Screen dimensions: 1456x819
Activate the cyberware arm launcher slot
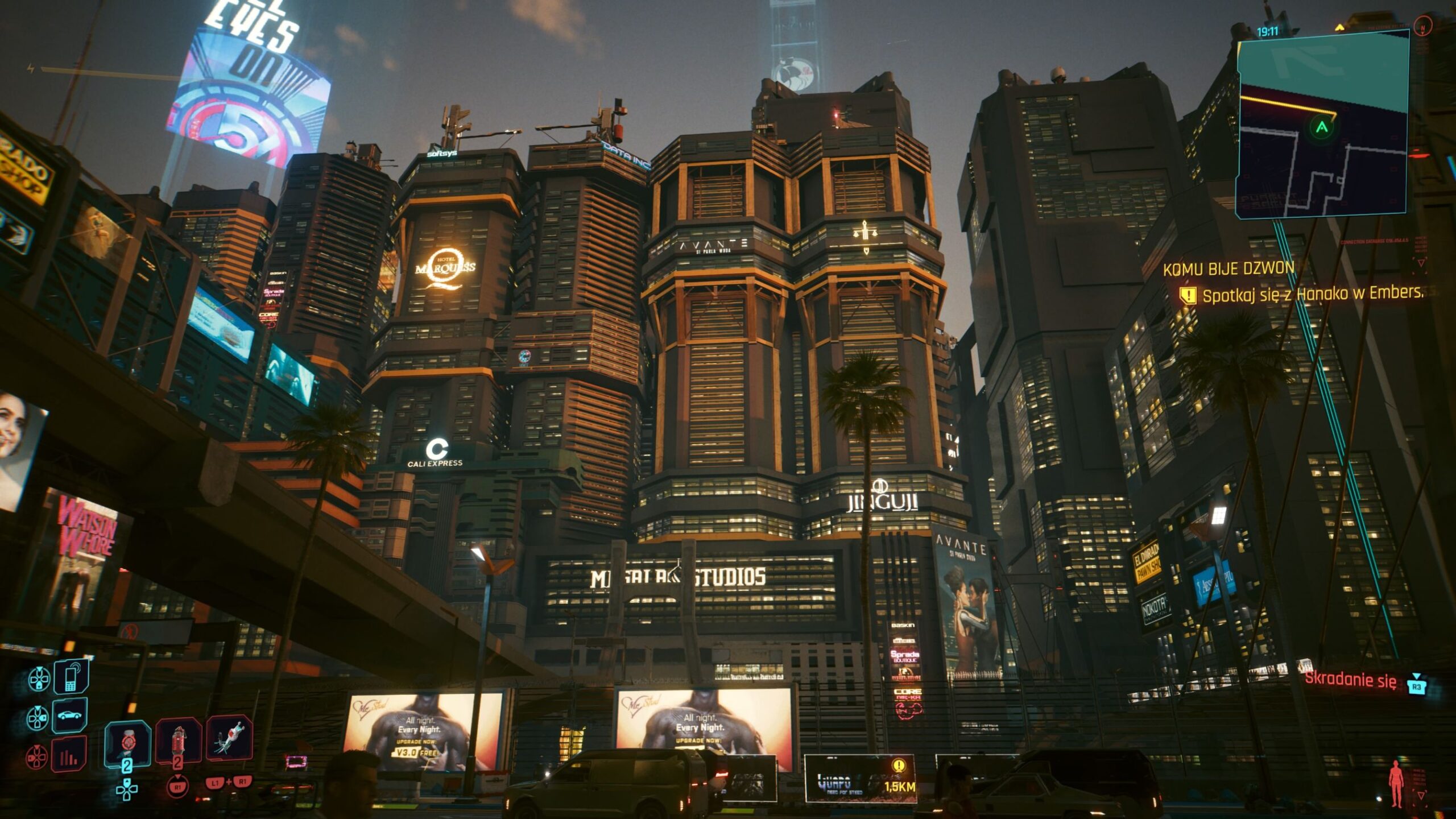click(x=229, y=738)
